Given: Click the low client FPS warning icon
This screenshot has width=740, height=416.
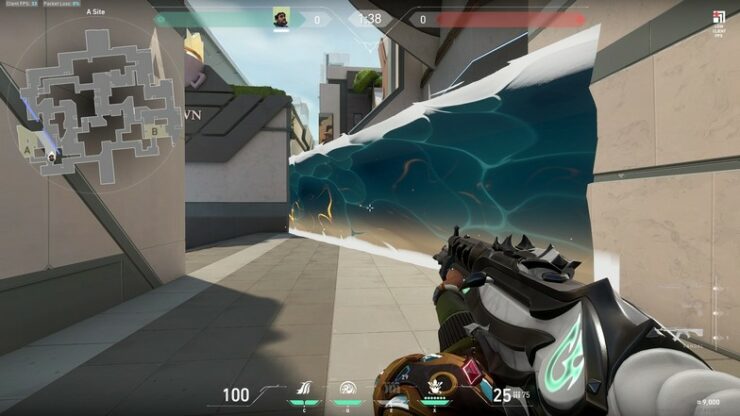Looking at the screenshot, I should (718, 20).
